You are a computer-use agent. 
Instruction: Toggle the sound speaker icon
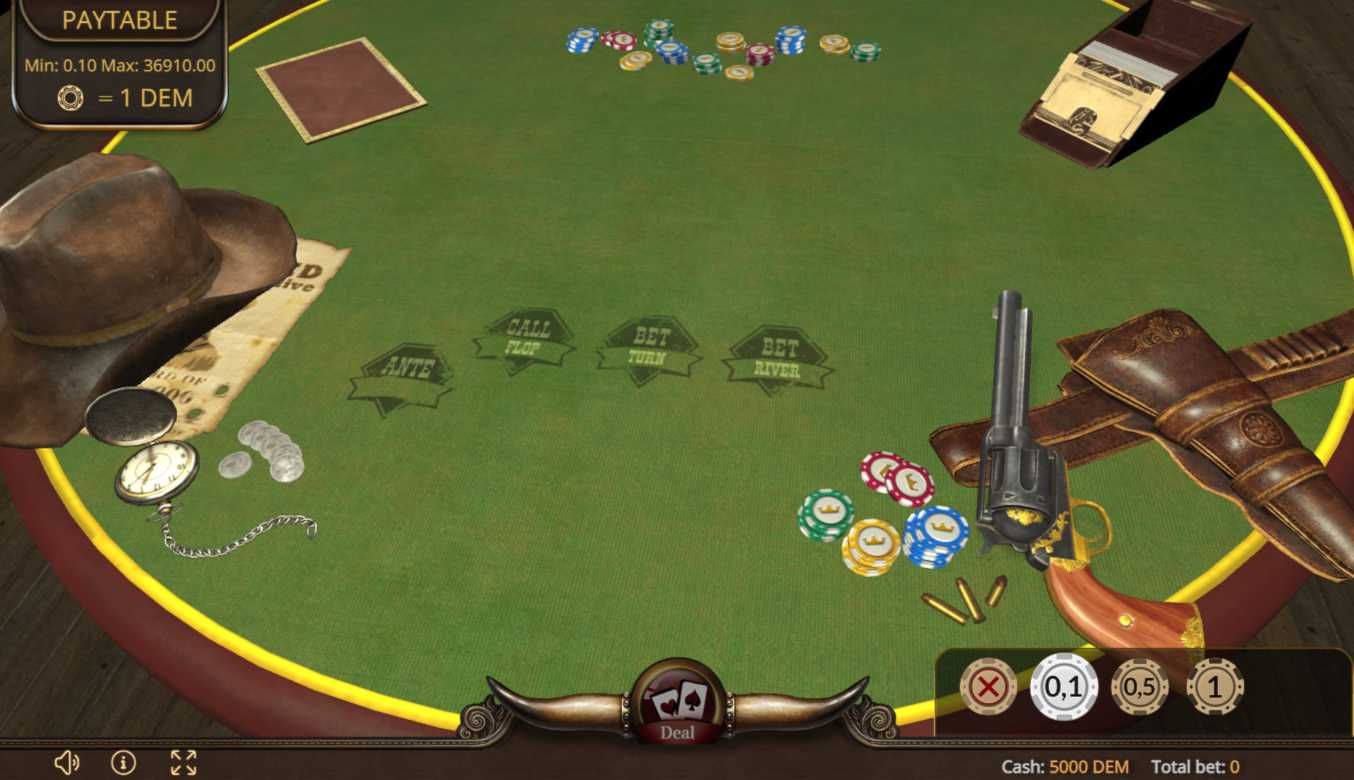click(x=66, y=763)
